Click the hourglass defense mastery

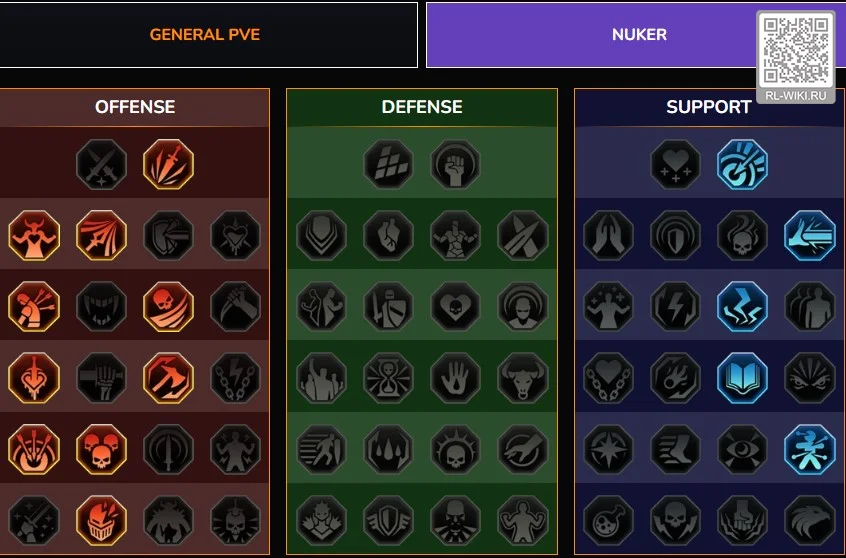(389, 378)
